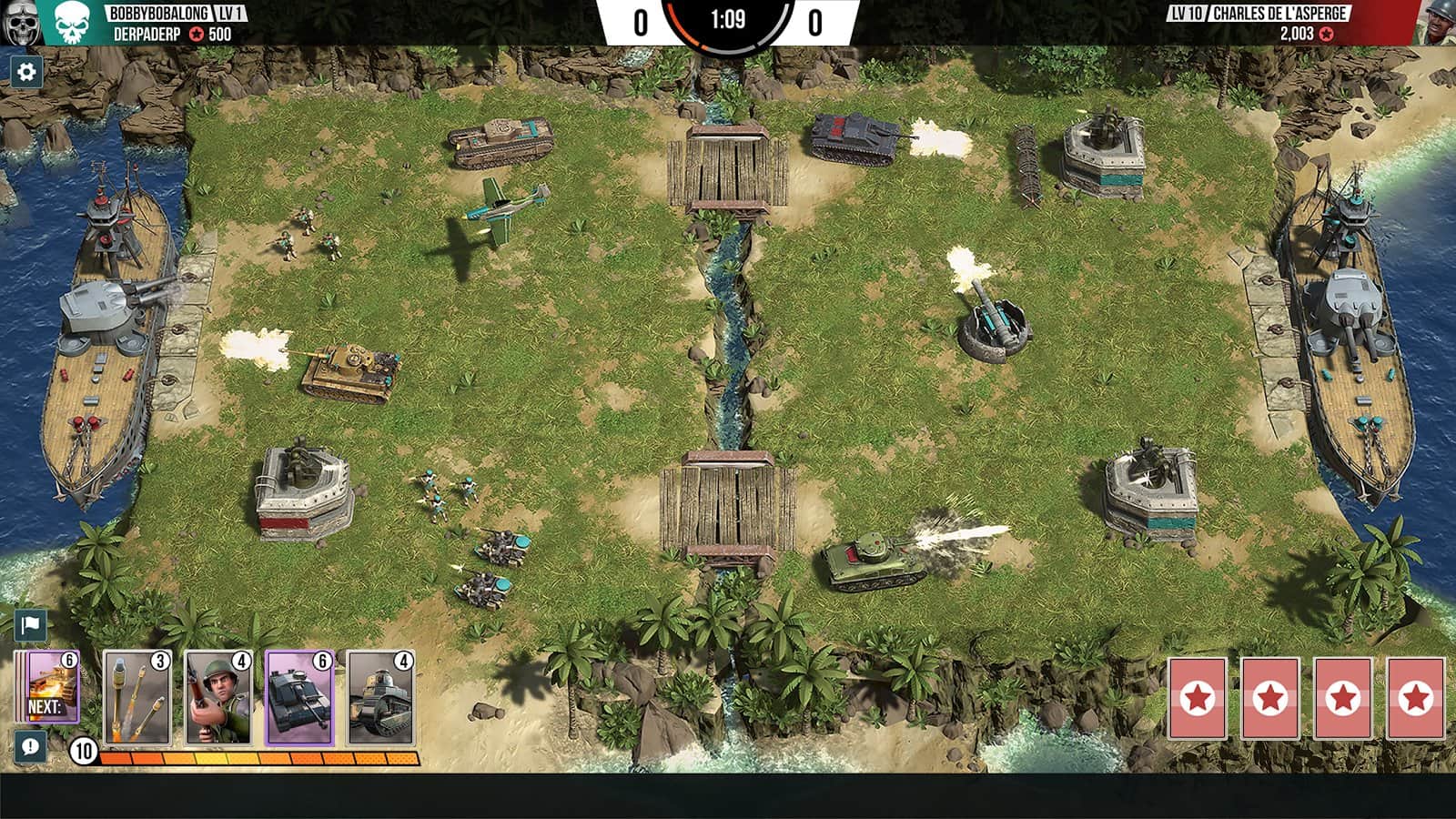Select the light tank card costing 4
The height and width of the screenshot is (819, 1456).
tap(380, 699)
